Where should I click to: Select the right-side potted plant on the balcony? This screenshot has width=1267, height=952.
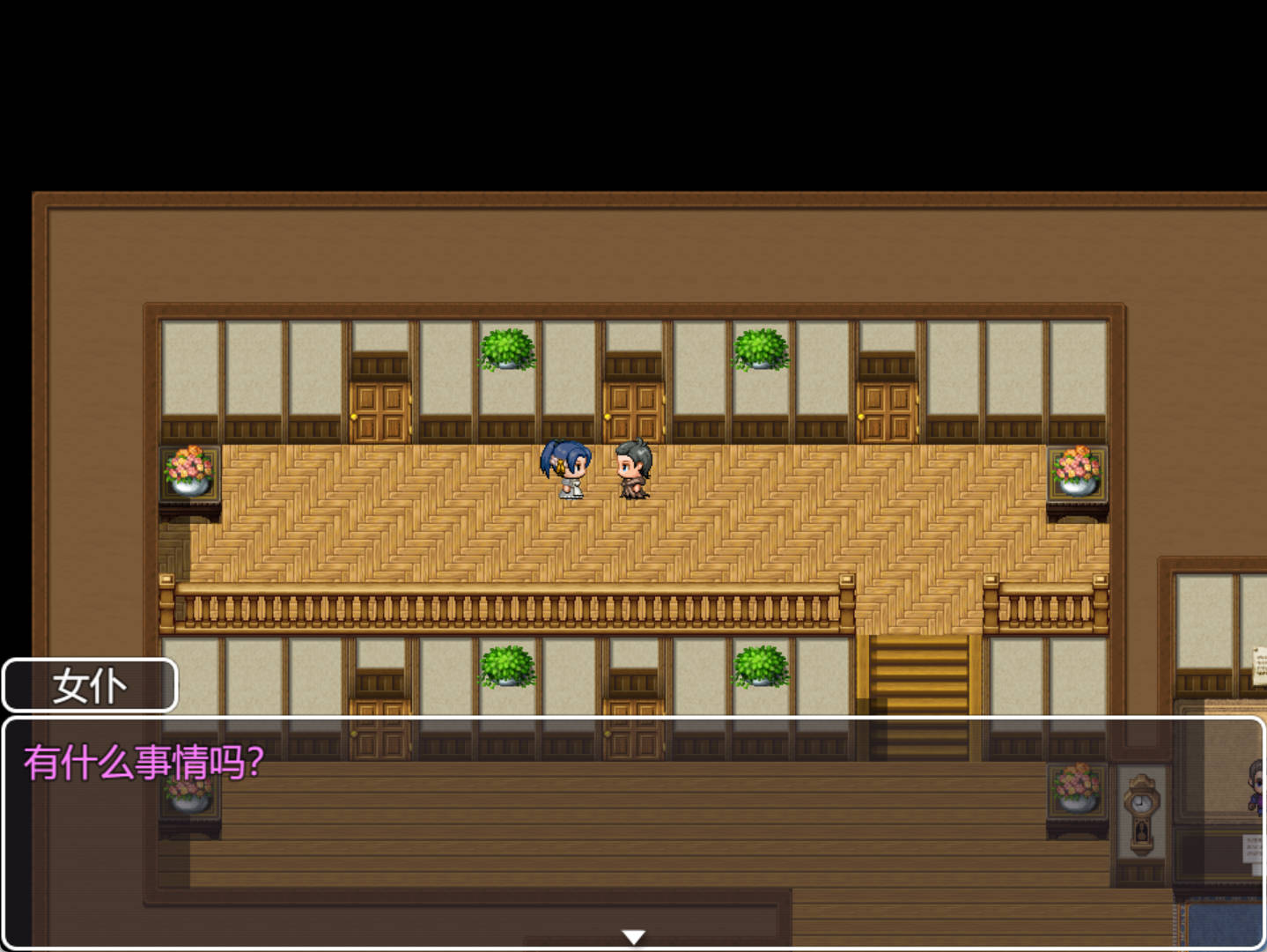point(759,351)
